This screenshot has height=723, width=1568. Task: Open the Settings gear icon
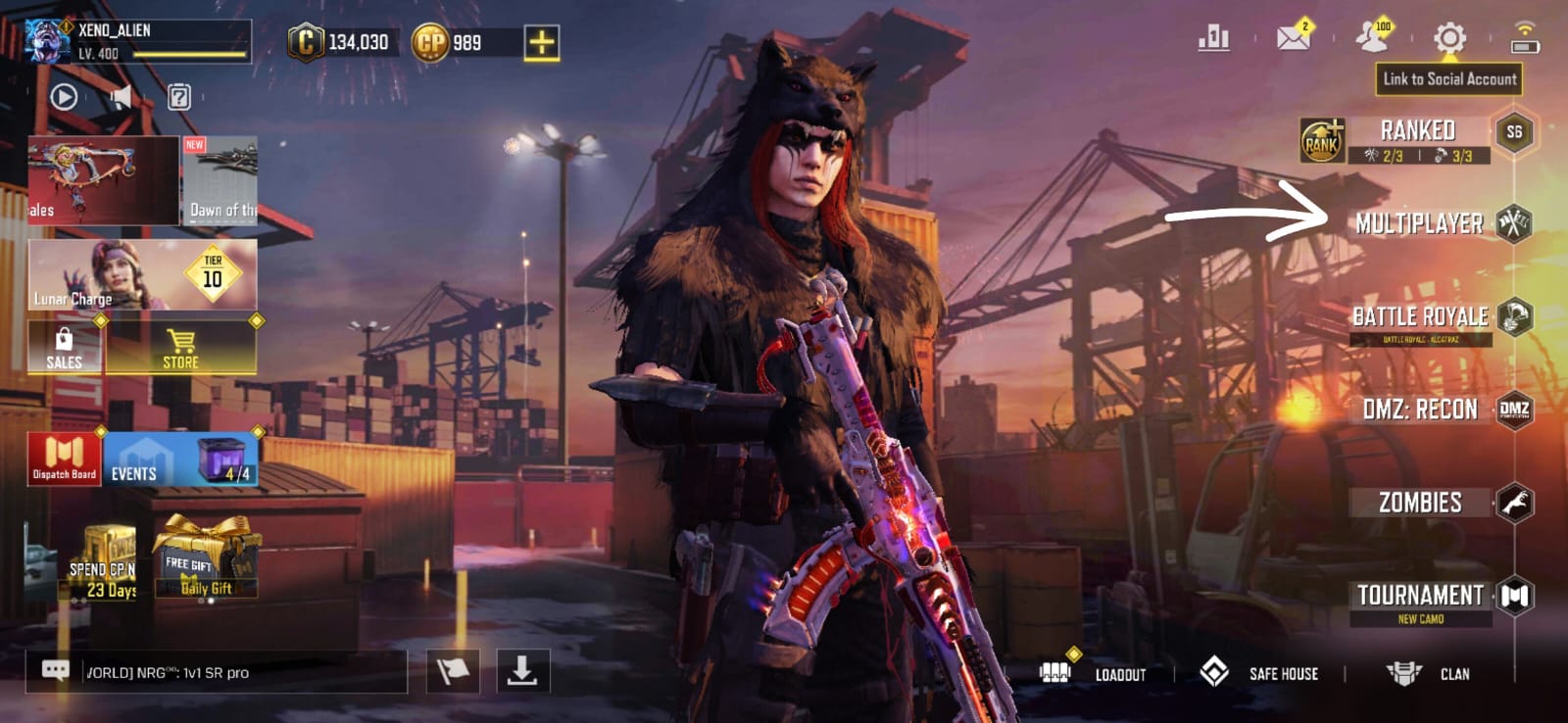click(1449, 39)
